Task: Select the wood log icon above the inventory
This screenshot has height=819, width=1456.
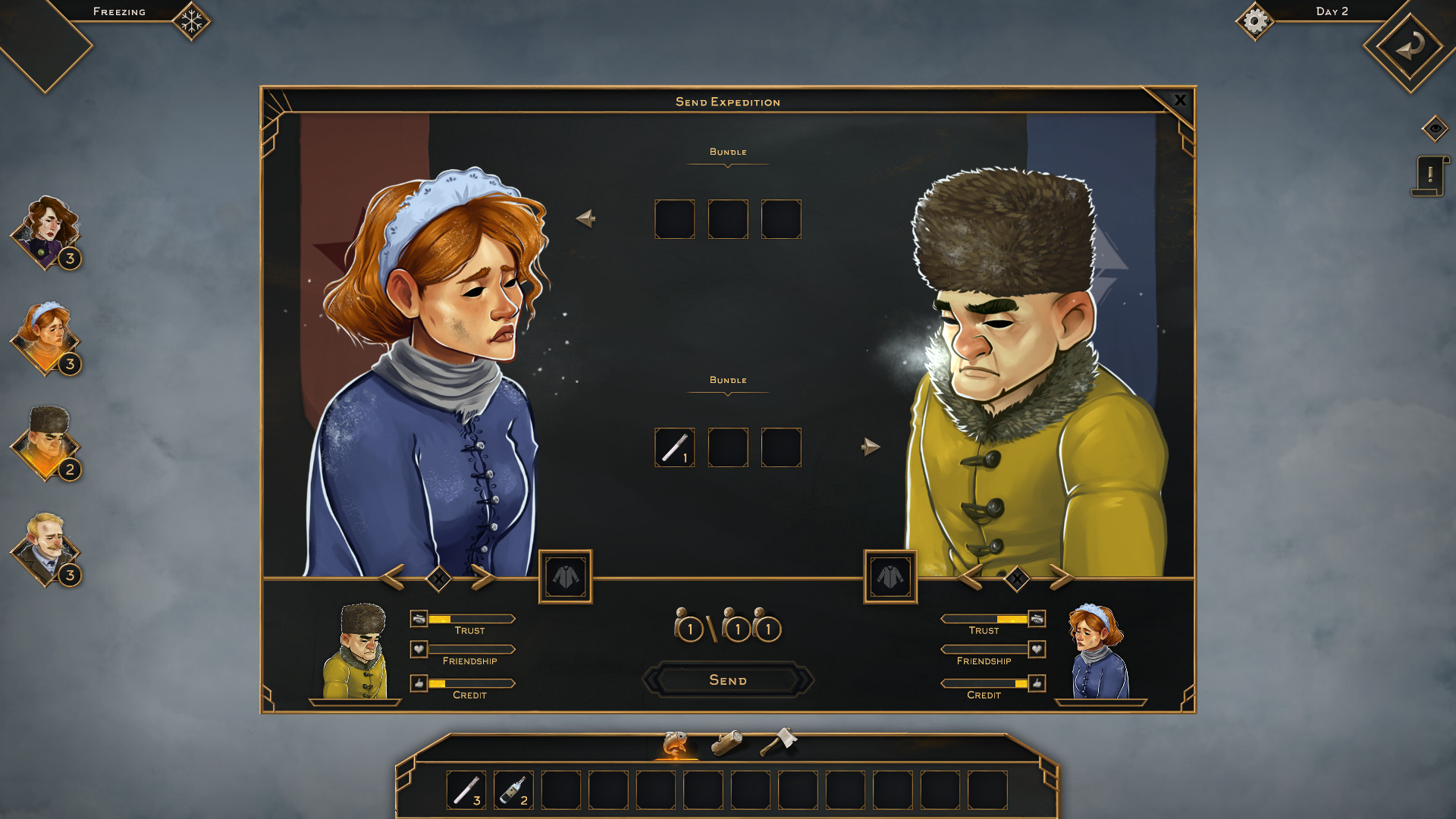Action: [x=727, y=744]
